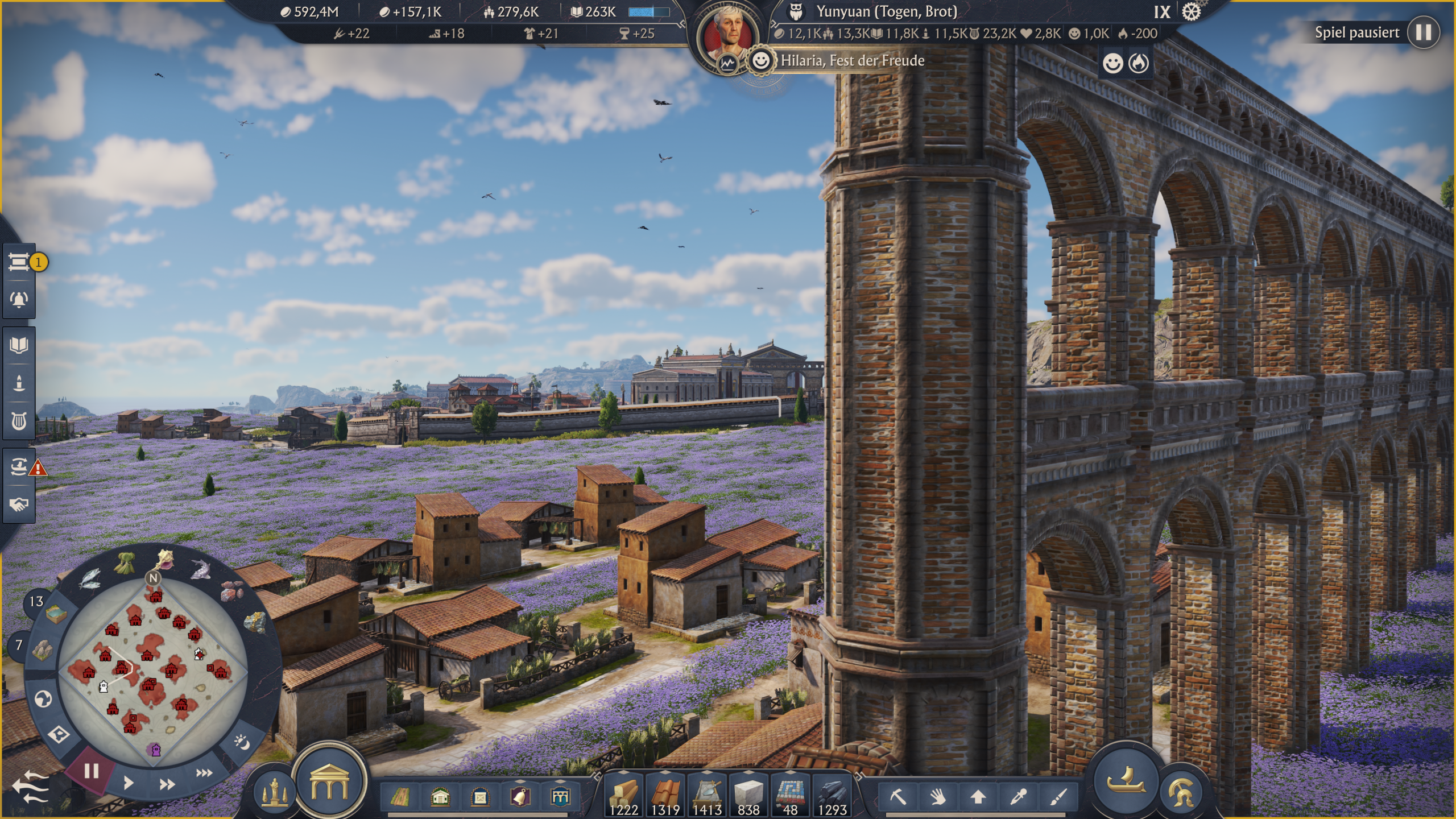1456x819 pixels.
Task: Open the lyre culture menu
Action: pos(19,421)
